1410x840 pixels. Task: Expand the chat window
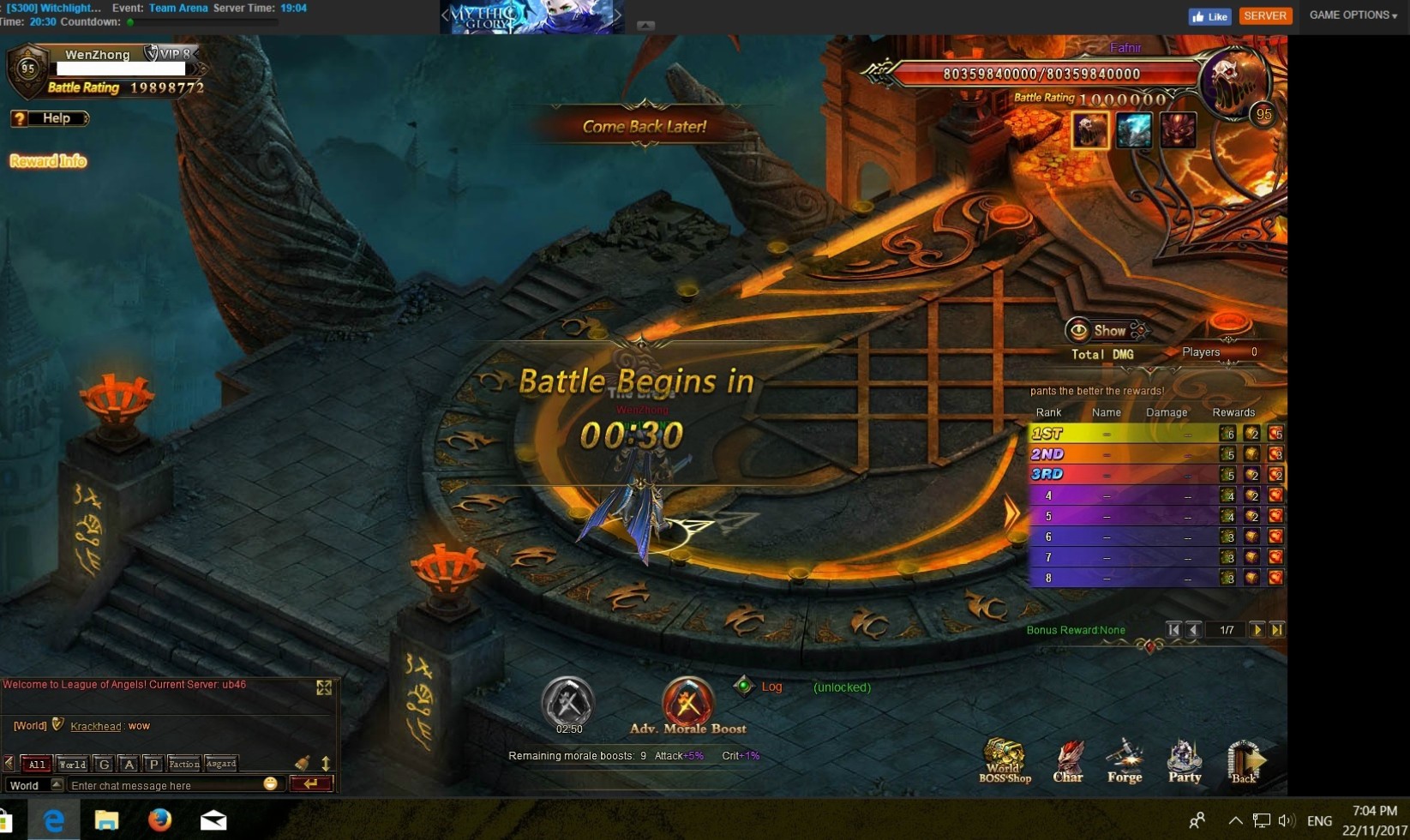pyautogui.click(x=324, y=687)
